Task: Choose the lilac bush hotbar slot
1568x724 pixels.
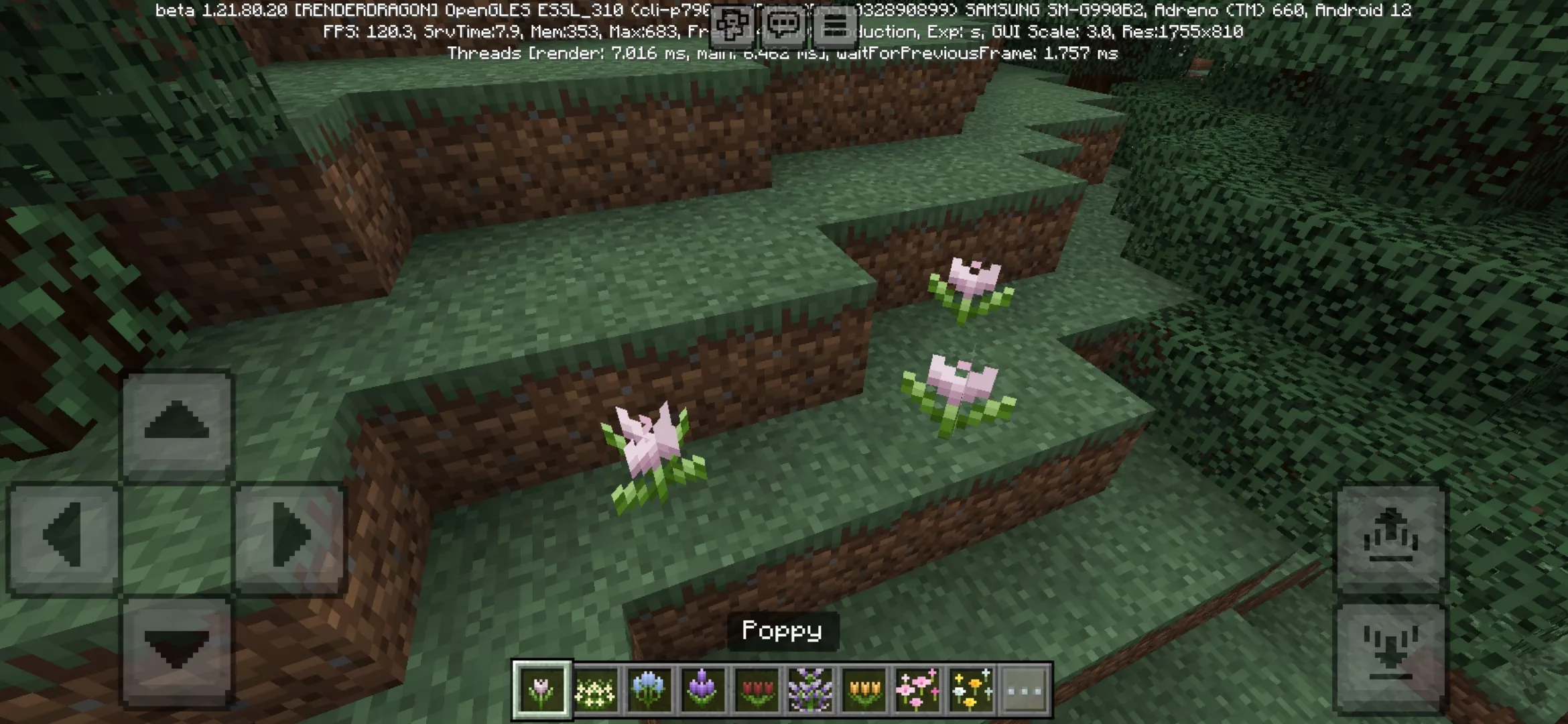Action: point(810,690)
